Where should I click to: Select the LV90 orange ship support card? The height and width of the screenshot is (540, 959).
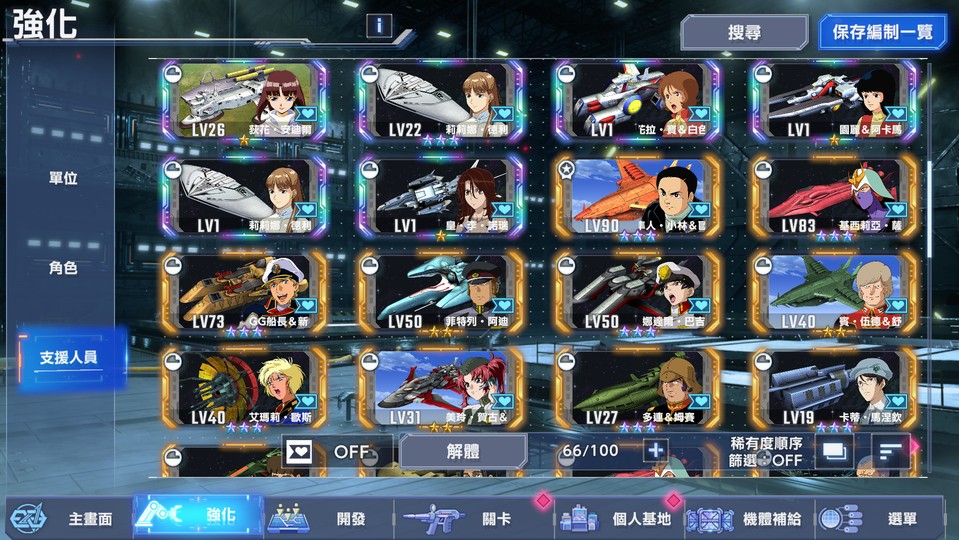[637, 197]
